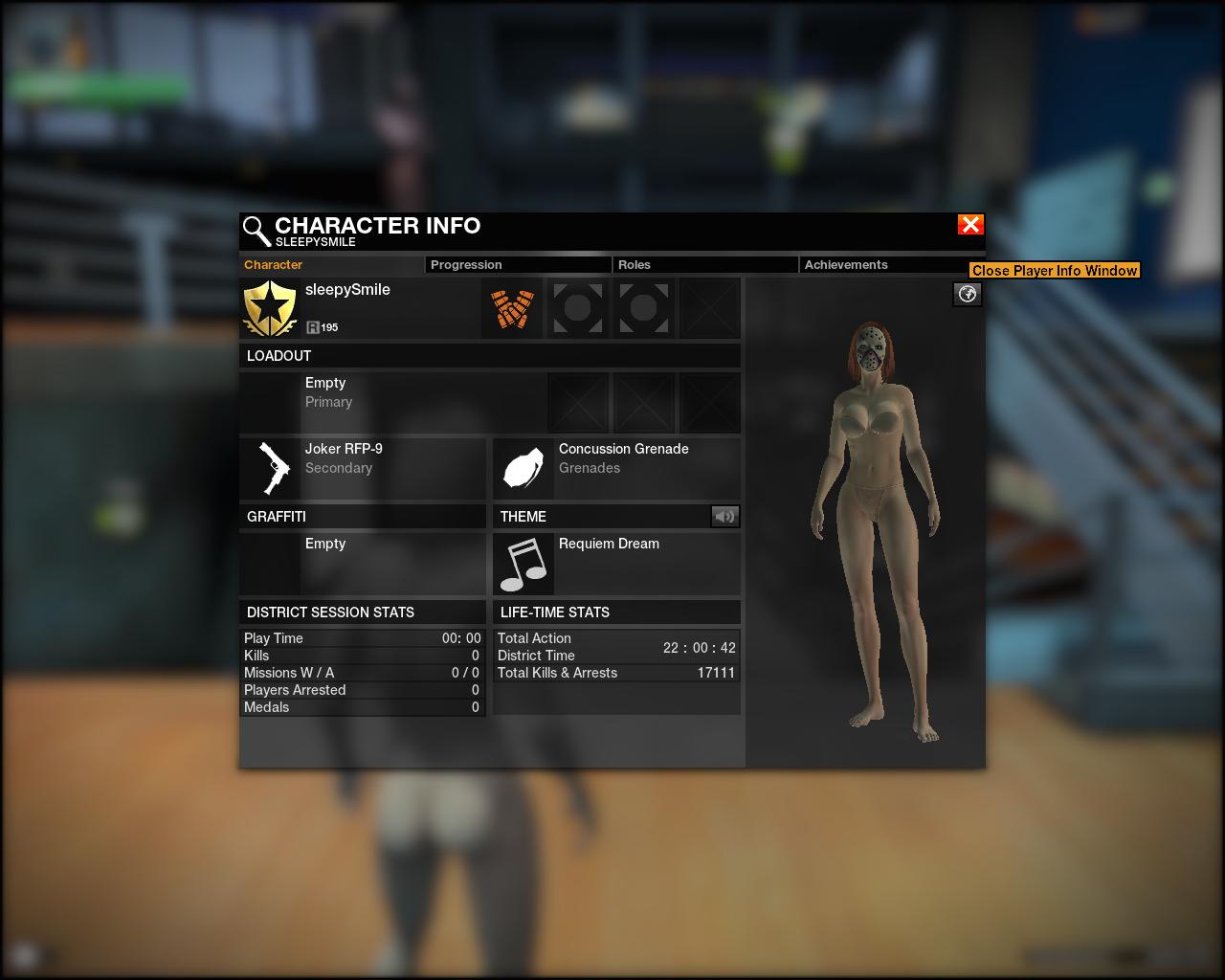The height and width of the screenshot is (980, 1225).
Task: Play the theme with the speaker button
Action: 724,517
